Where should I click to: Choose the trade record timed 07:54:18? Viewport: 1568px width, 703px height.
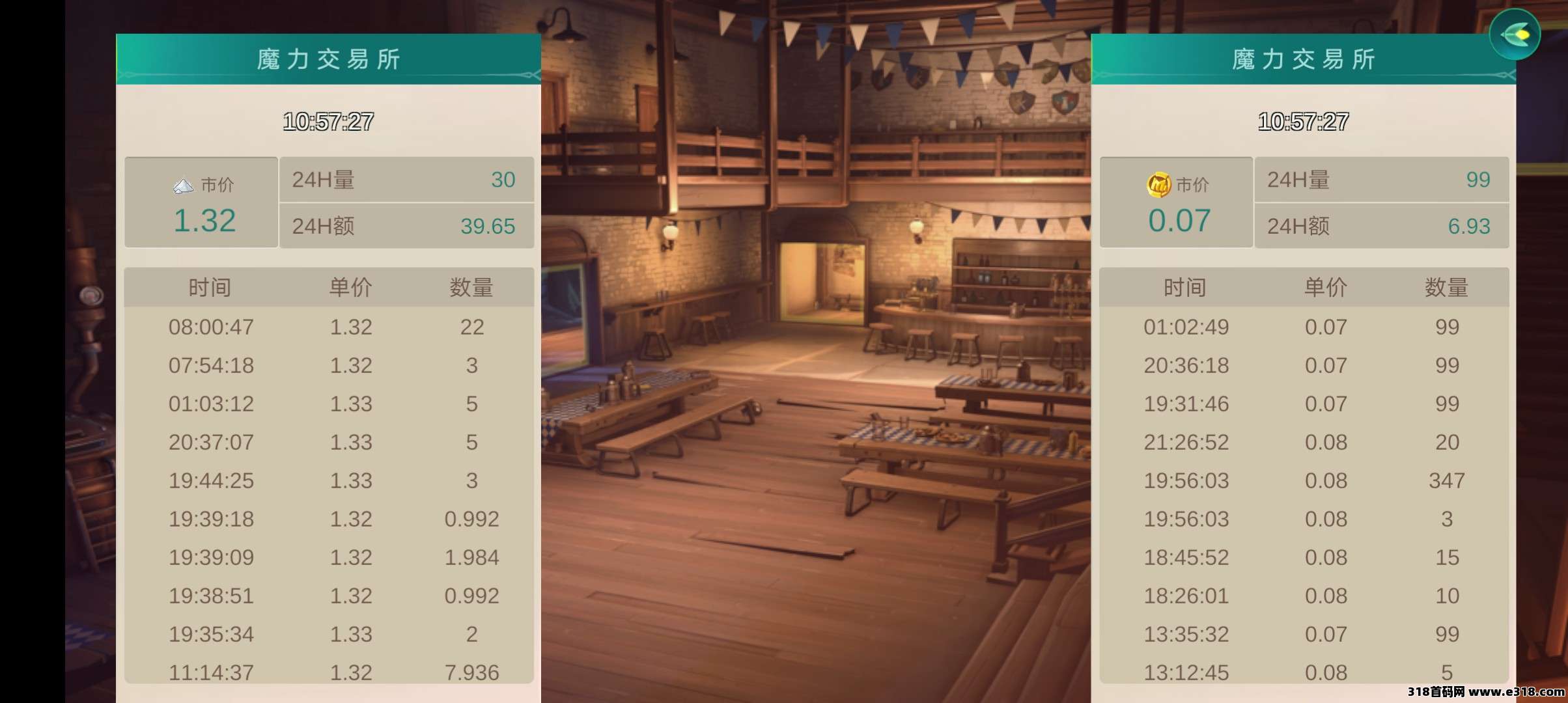click(329, 365)
